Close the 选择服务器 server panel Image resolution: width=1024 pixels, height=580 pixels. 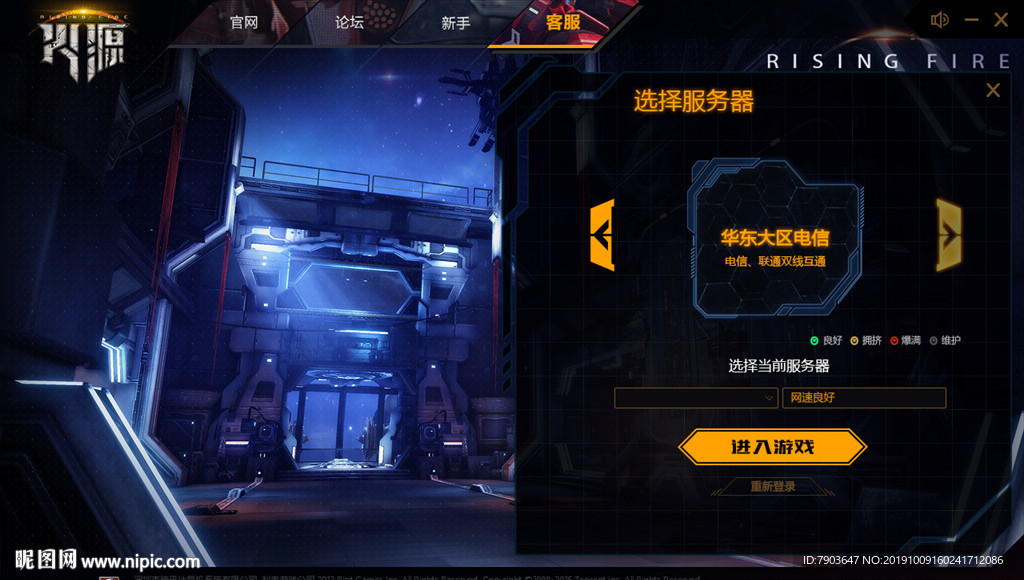click(x=993, y=91)
